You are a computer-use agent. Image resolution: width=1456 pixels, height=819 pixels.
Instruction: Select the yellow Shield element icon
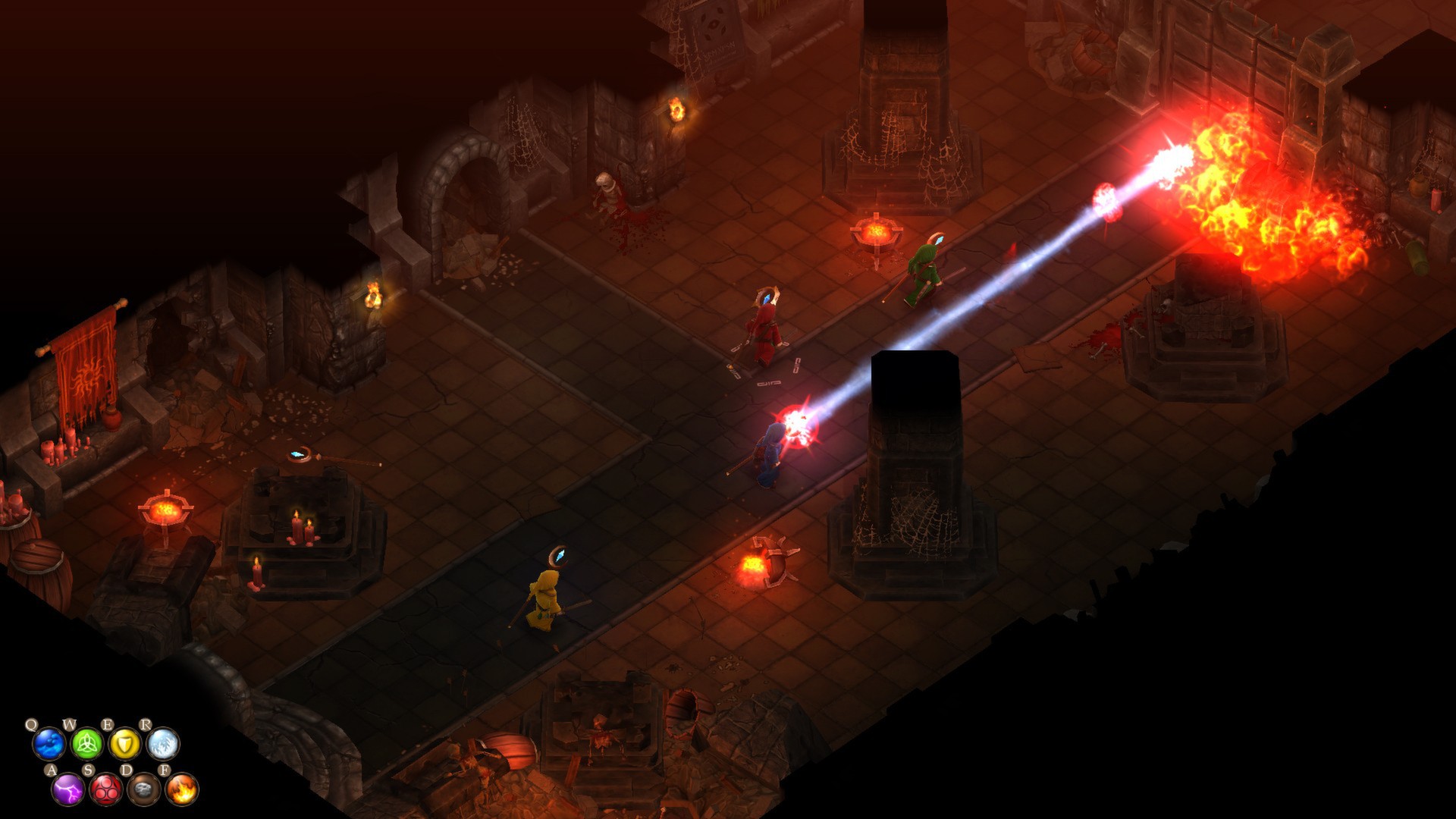click(126, 745)
